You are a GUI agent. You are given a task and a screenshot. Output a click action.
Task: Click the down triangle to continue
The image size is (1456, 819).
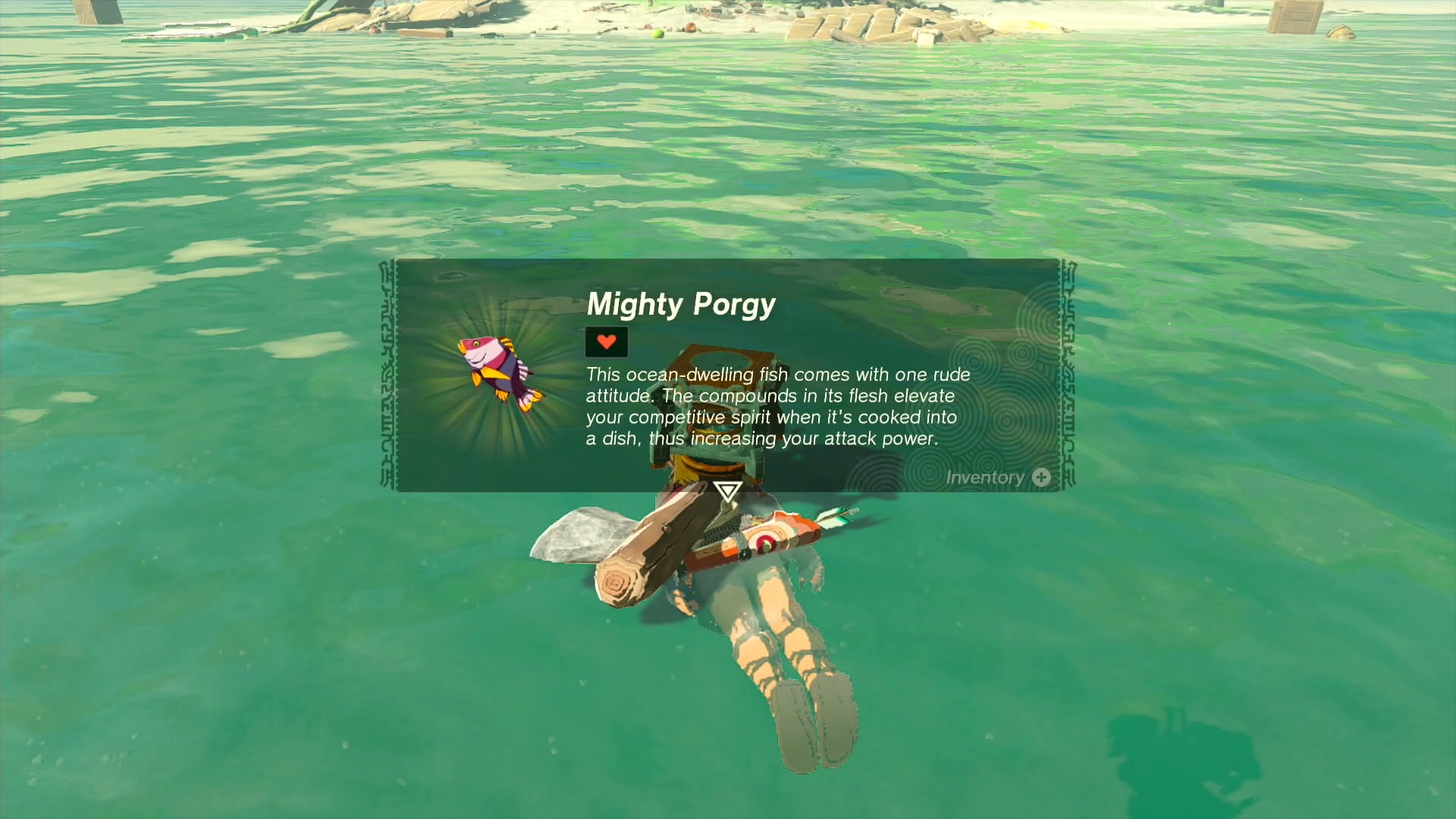726,493
